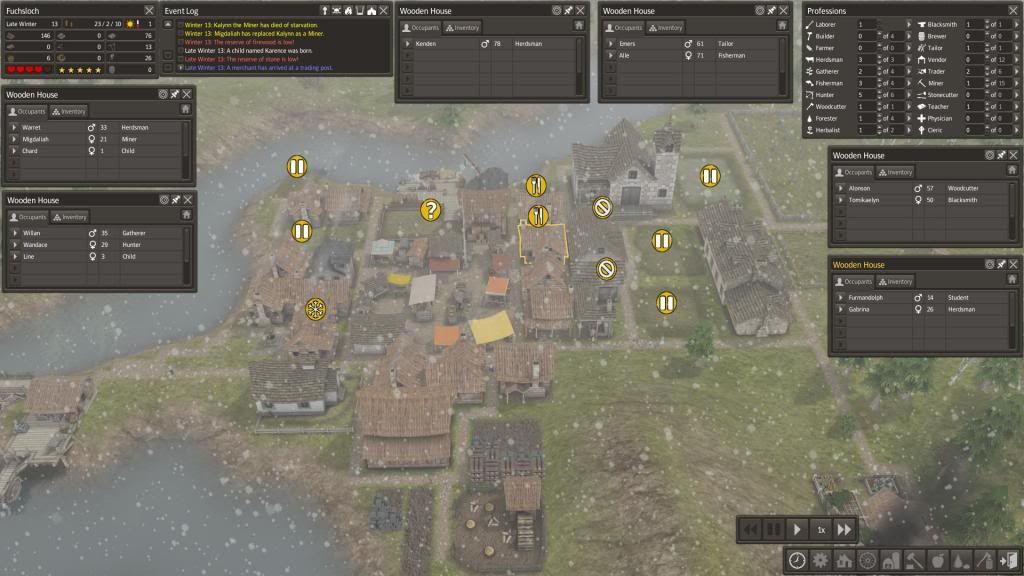This screenshot has height=576, width=1024.
Task: Close the Fuchsloch town status window
Action: tap(149, 11)
